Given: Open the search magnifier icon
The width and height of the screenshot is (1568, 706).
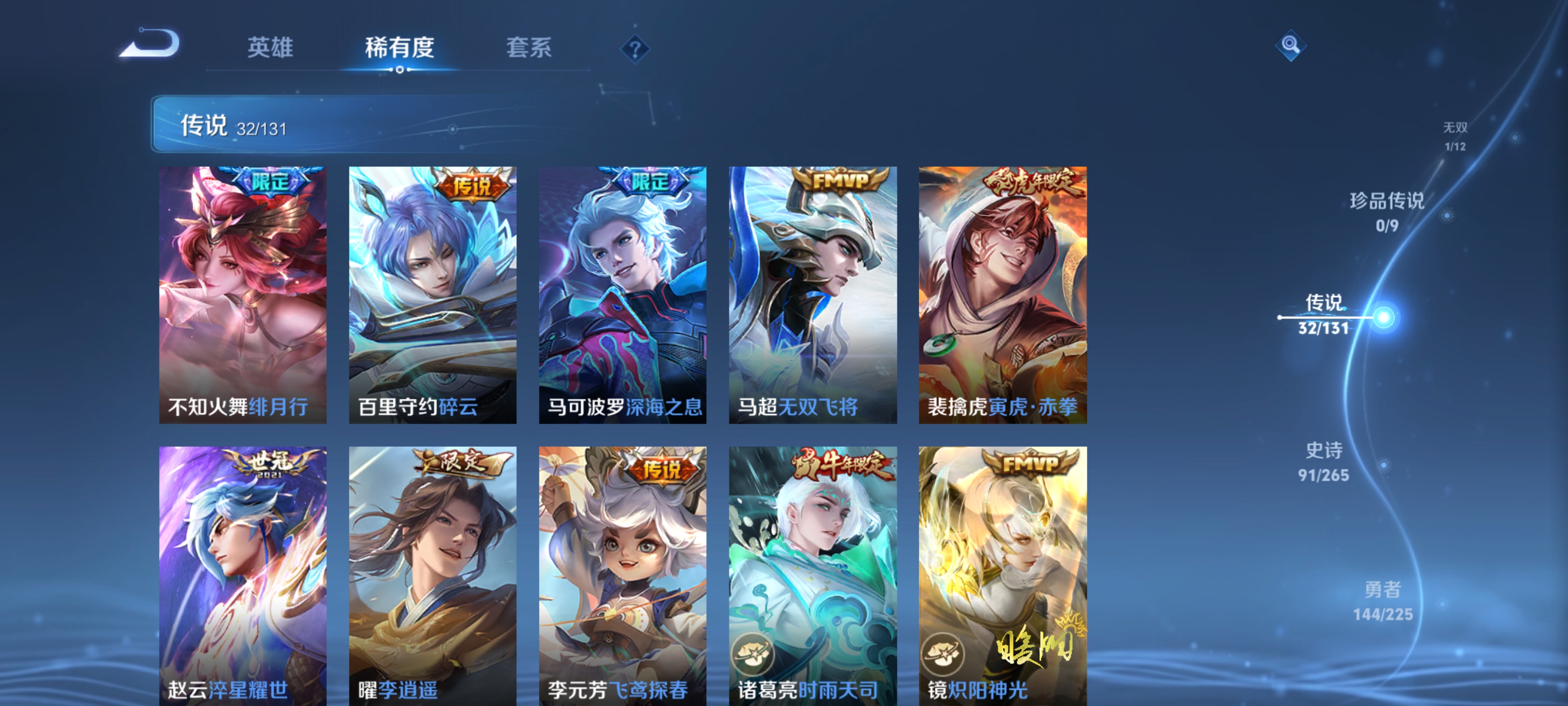Looking at the screenshot, I should [1292, 45].
